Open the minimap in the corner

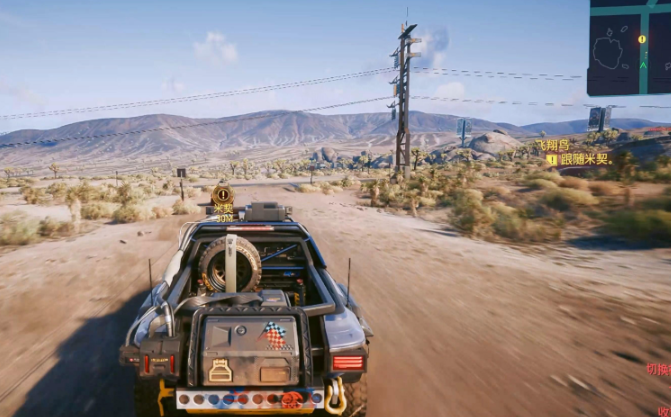[629, 46]
